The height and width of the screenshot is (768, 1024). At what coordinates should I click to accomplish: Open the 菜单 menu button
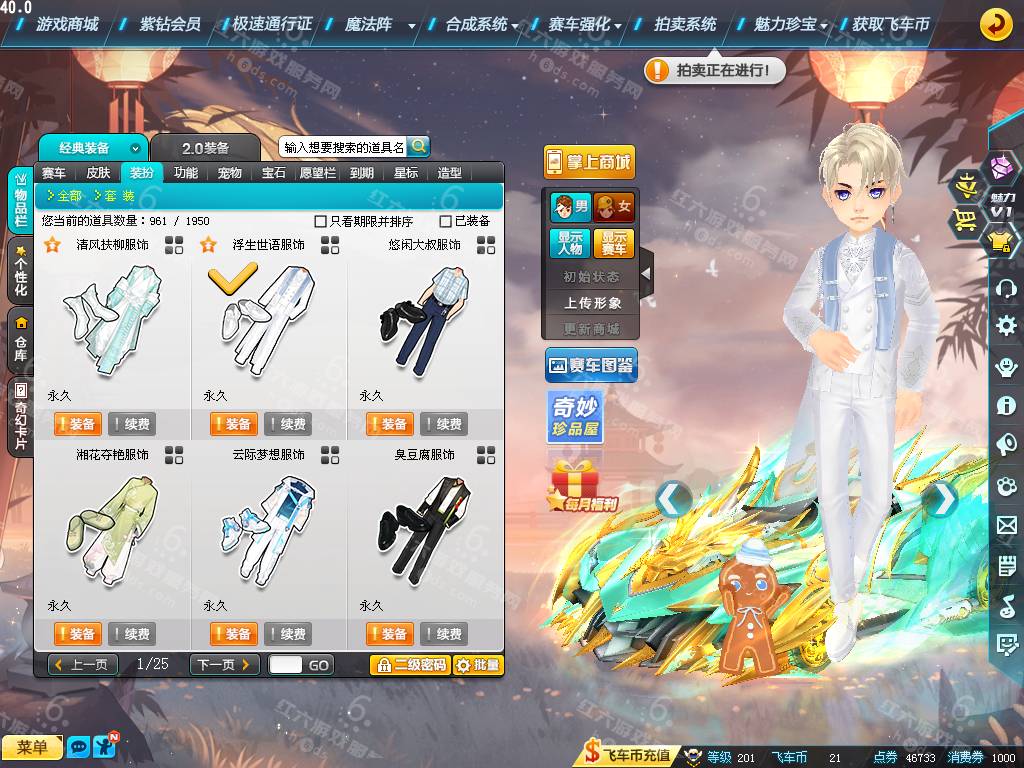click(x=32, y=747)
